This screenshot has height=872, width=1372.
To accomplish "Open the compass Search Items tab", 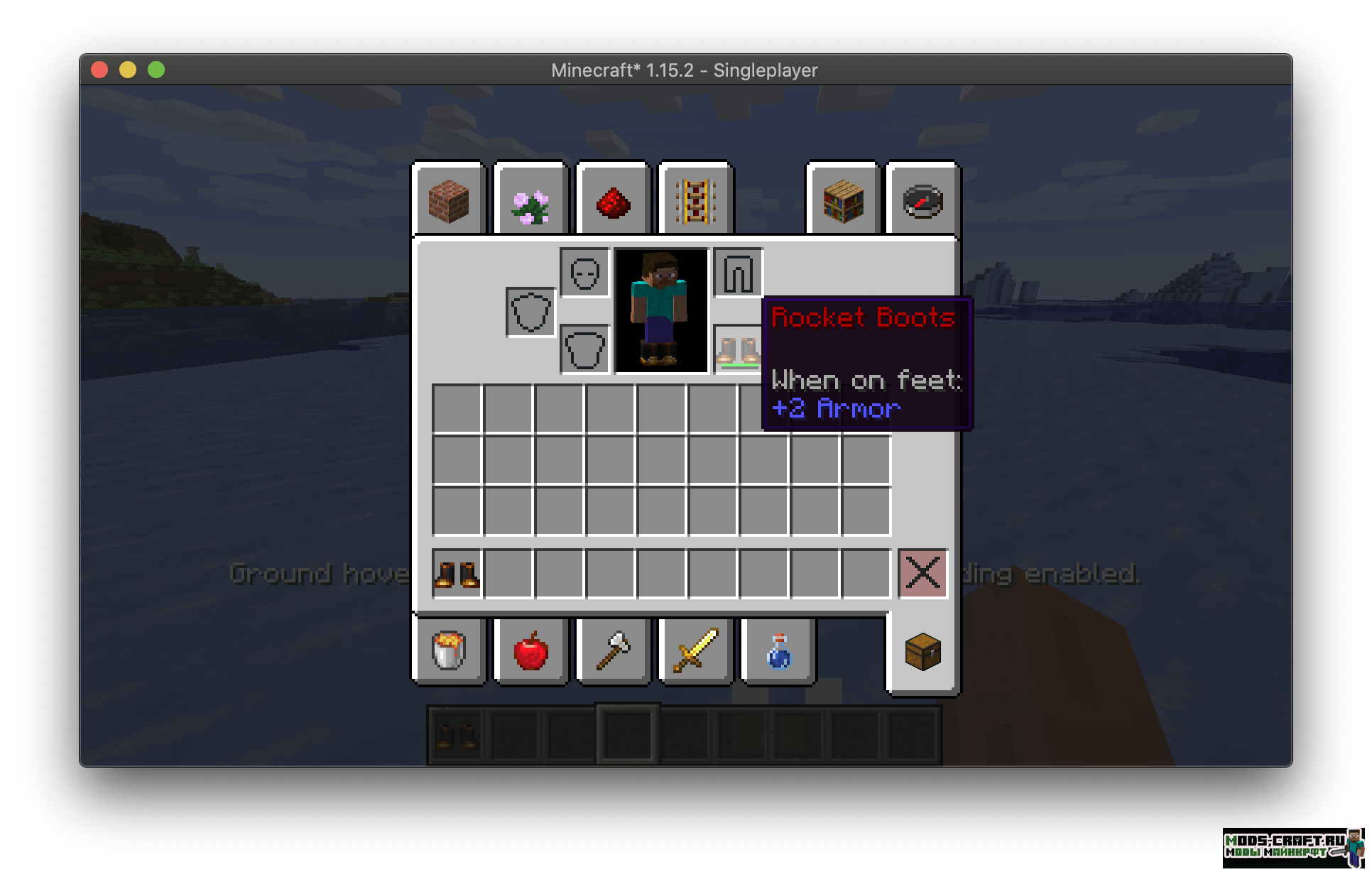I will pos(922,202).
